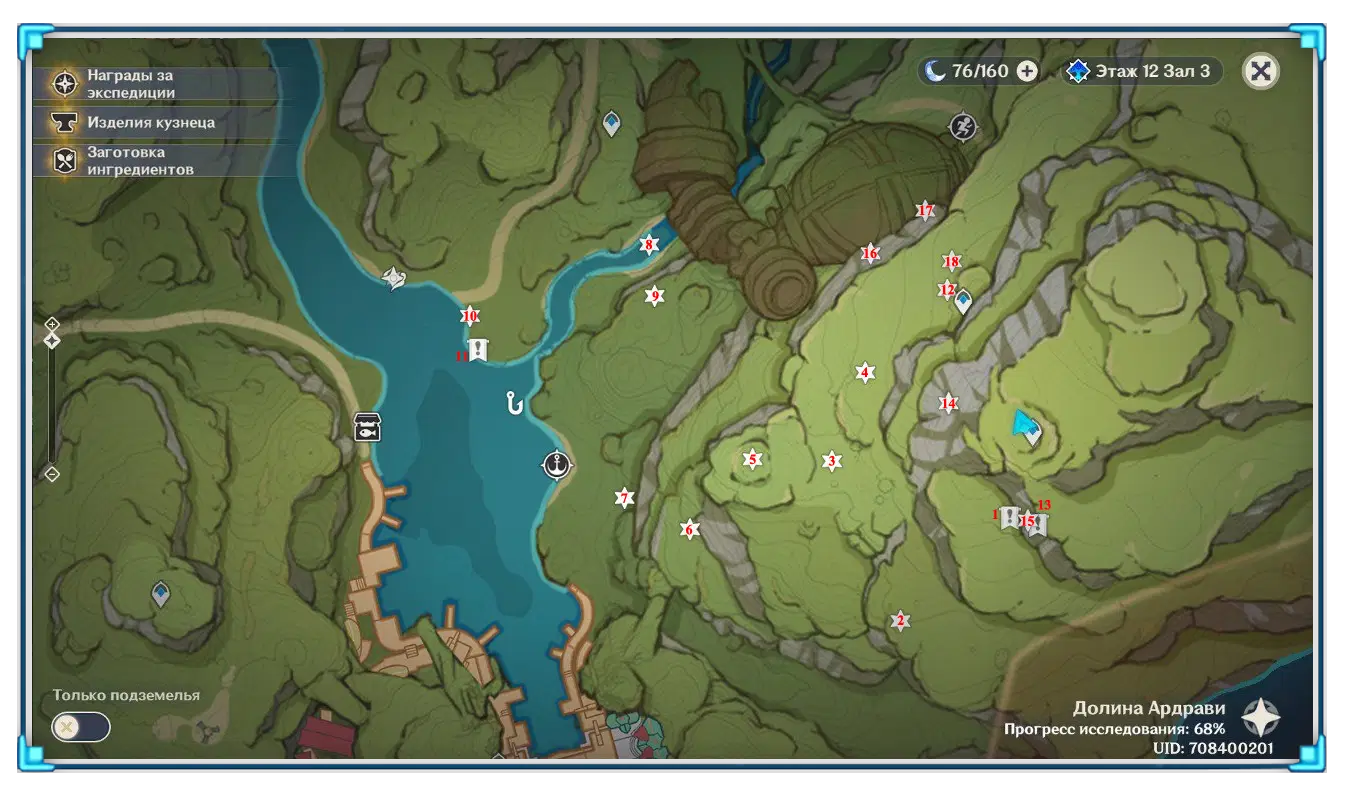Select the anchor waverider waypoint marker
Screen dimensions: 1345x797
556,465
